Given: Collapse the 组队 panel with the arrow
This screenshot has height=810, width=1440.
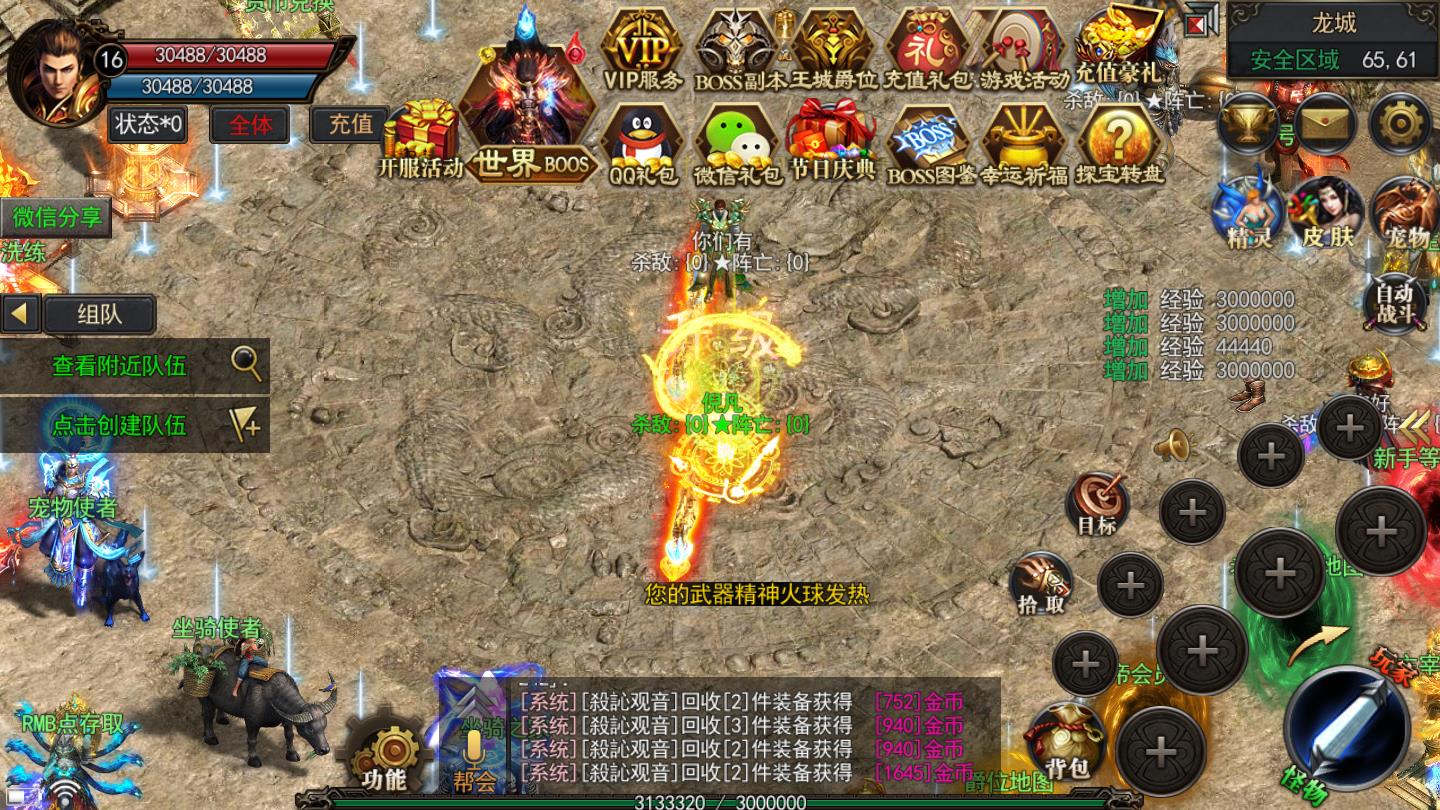Looking at the screenshot, I should (x=20, y=314).
